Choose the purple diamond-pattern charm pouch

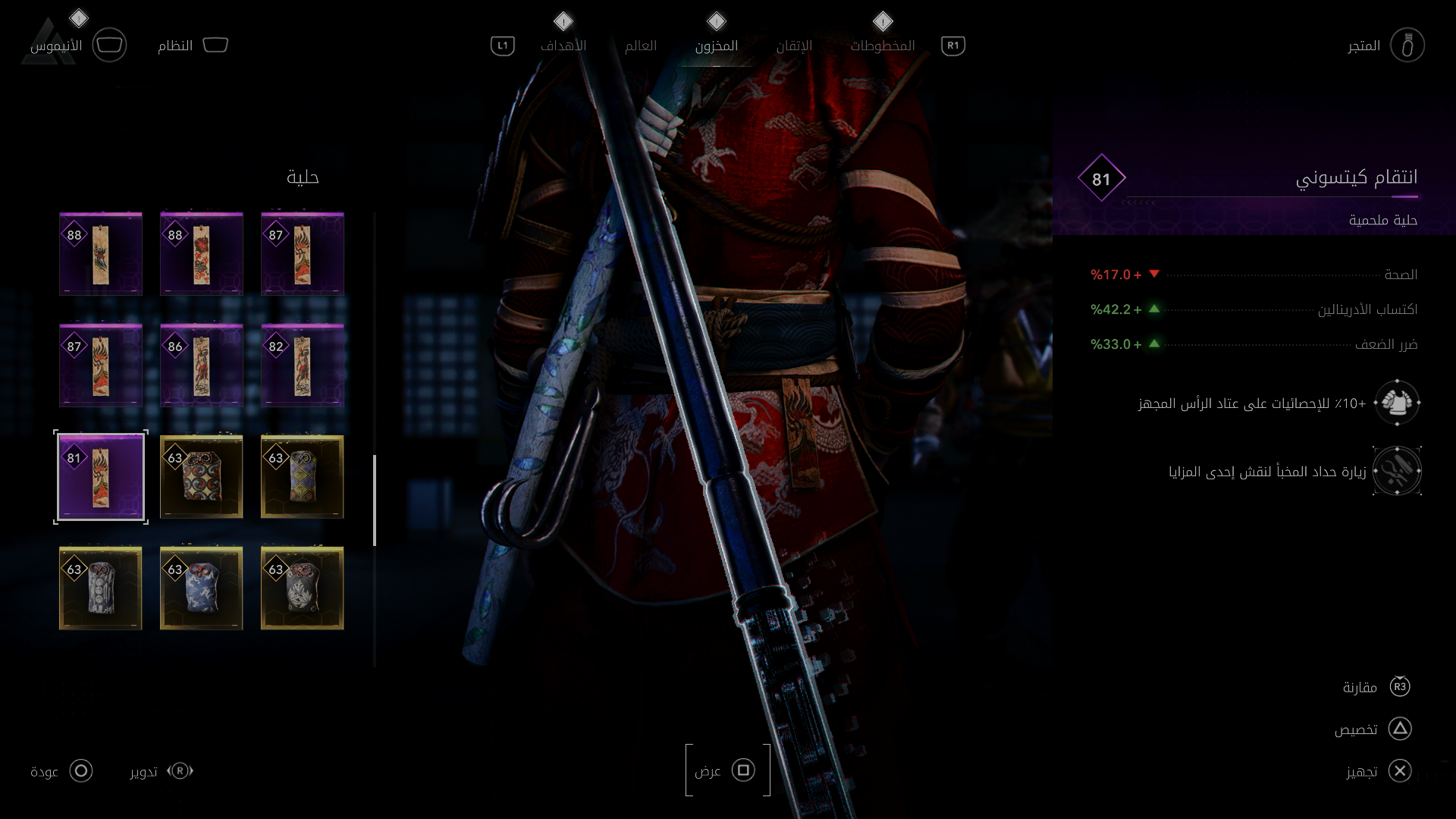[302, 477]
